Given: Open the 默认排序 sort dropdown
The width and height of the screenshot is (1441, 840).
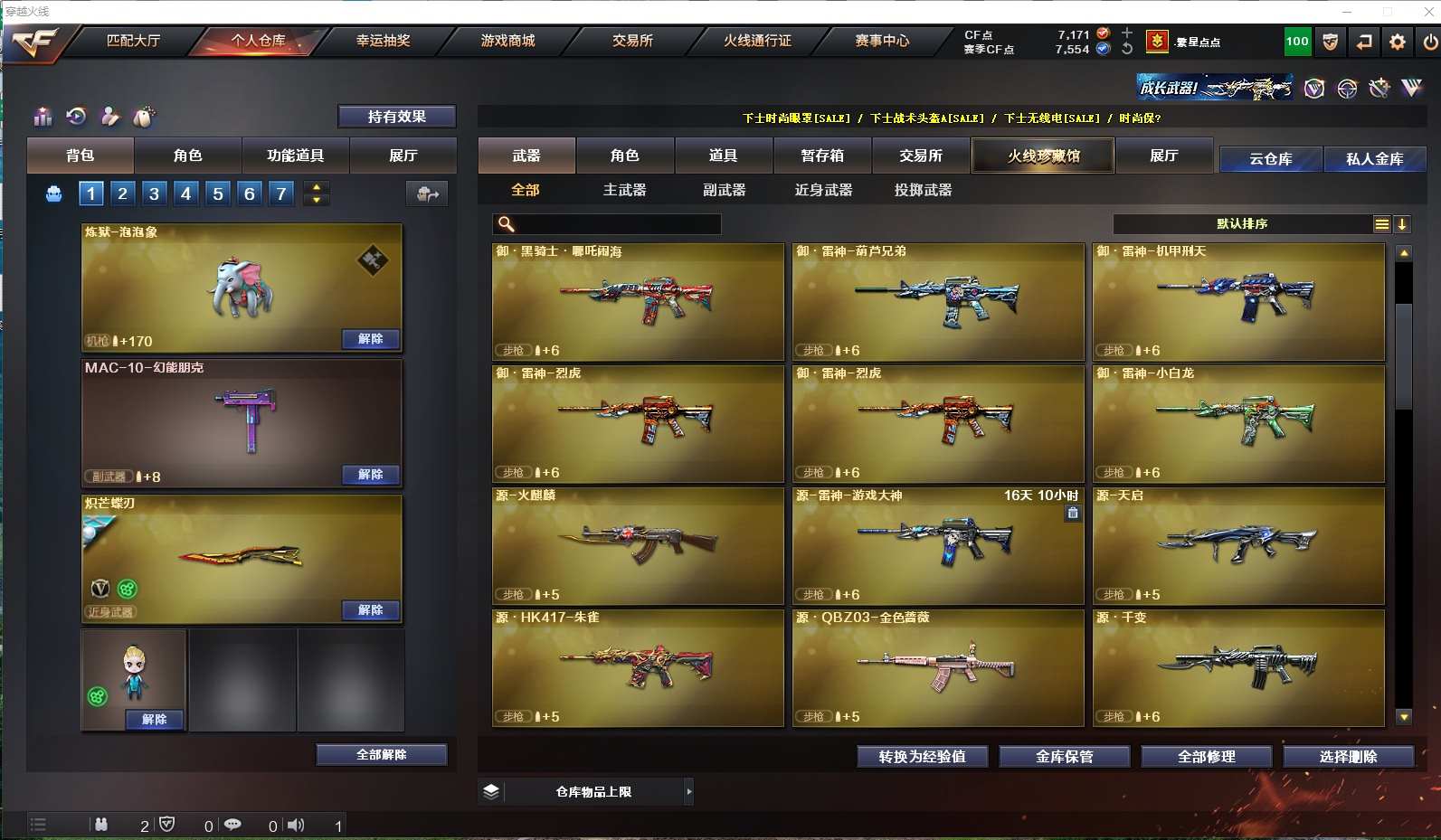Looking at the screenshot, I should pyautogui.click(x=1242, y=224).
